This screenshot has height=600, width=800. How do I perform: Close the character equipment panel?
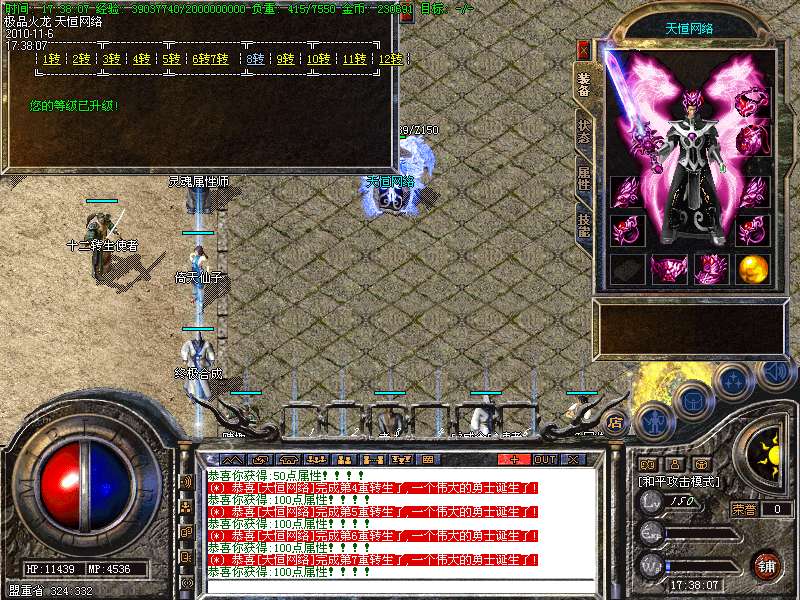click(x=584, y=47)
